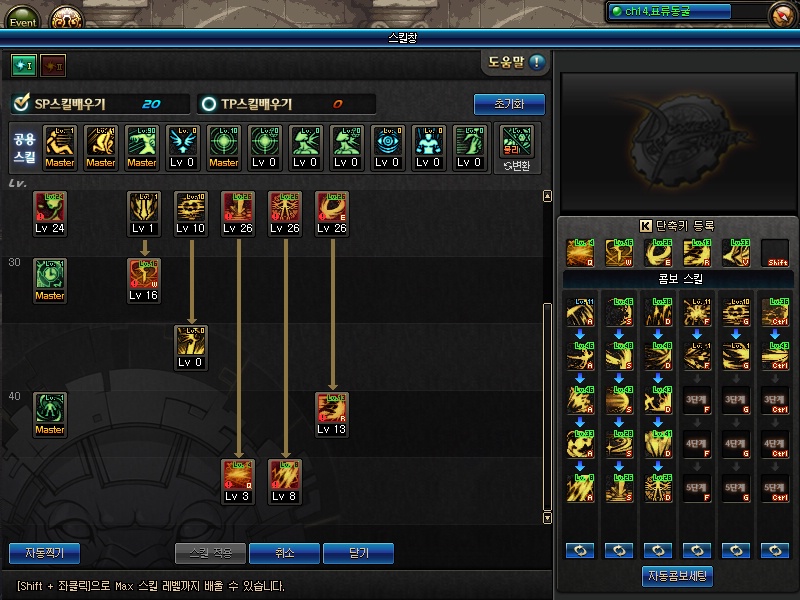The height and width of the screenshot is (600, 800).
Task: Select the Lv 13 skill icon
Action: [x=331, y=408]
